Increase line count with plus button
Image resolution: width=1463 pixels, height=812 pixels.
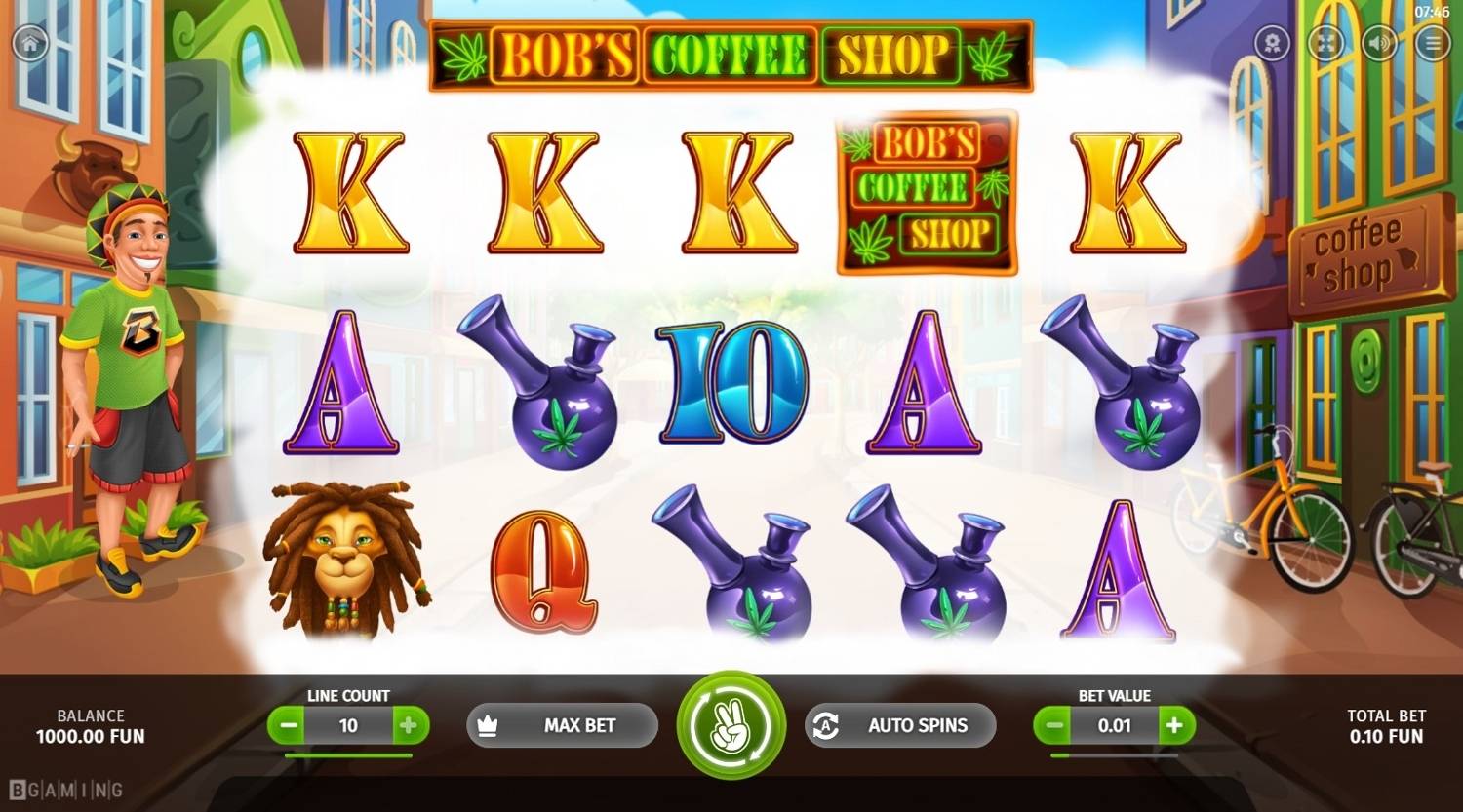411,725
